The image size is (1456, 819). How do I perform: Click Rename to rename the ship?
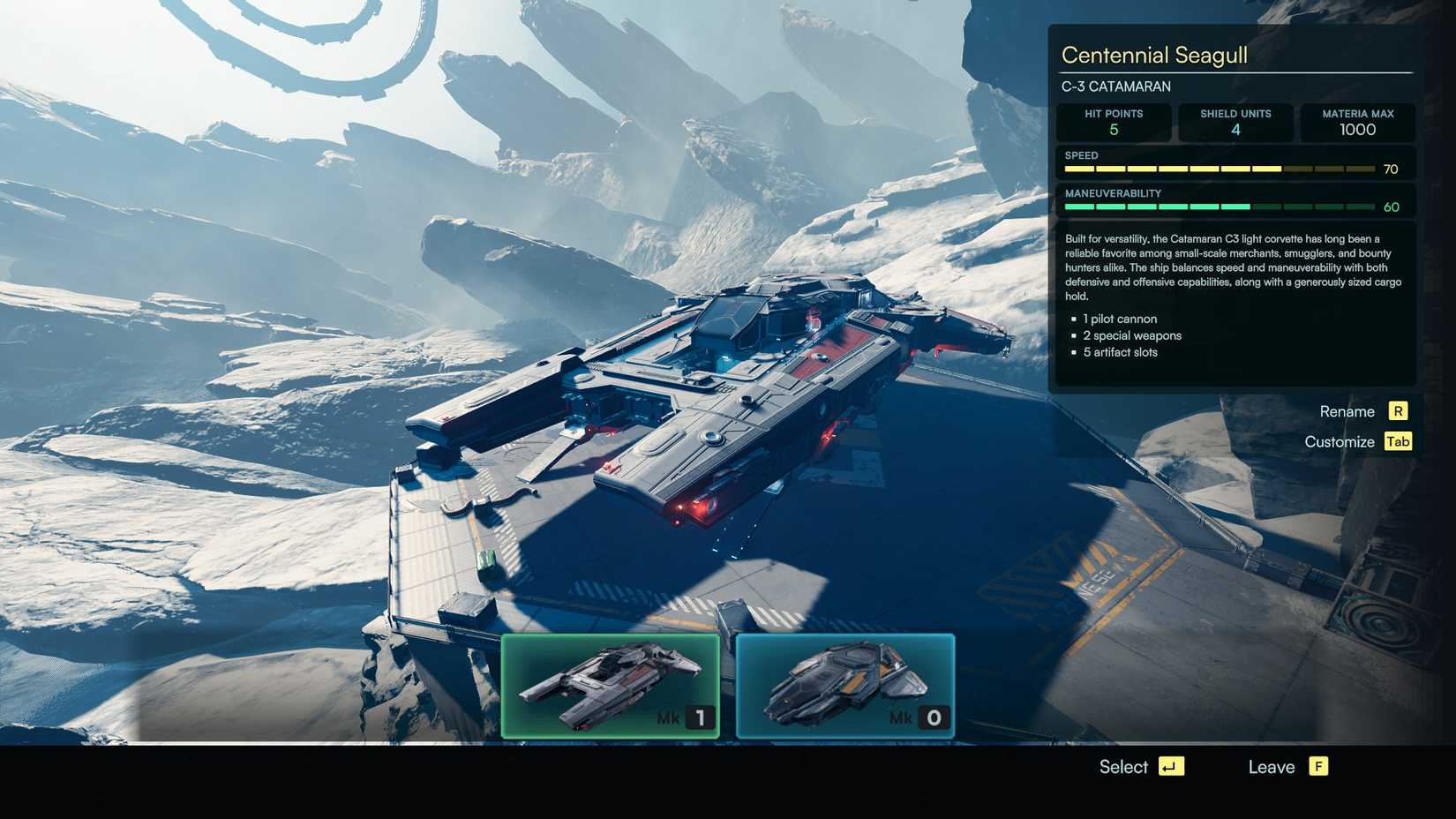pyautogui.click(x=1347, y=411)
